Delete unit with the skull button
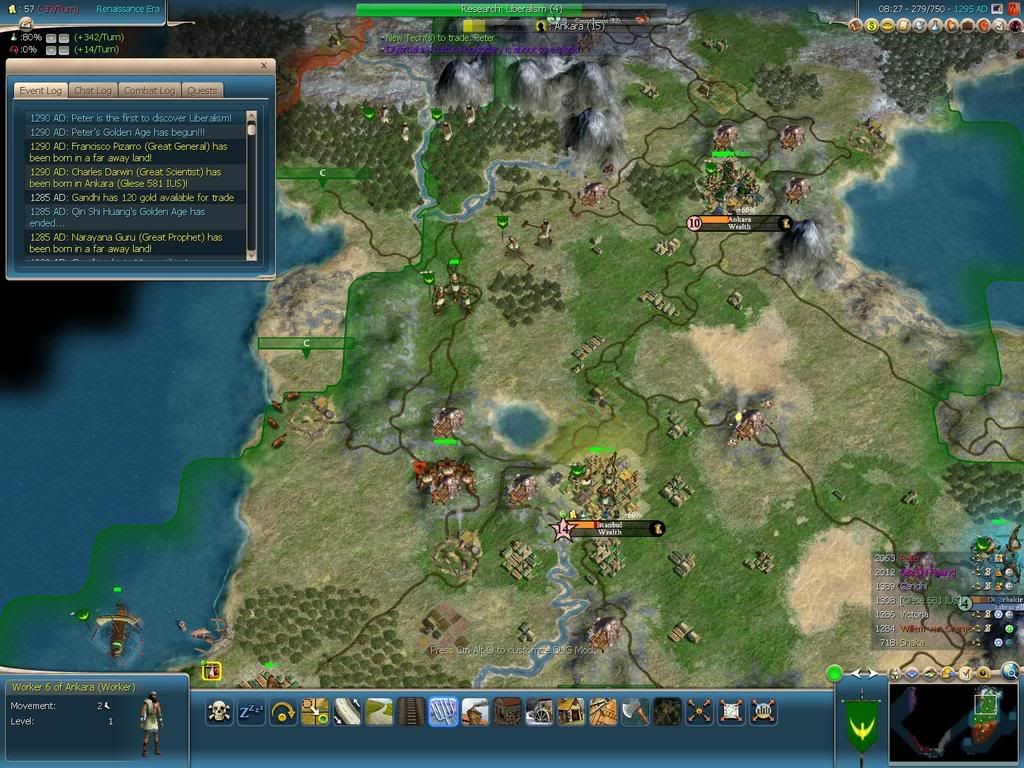 pos(219,711)
